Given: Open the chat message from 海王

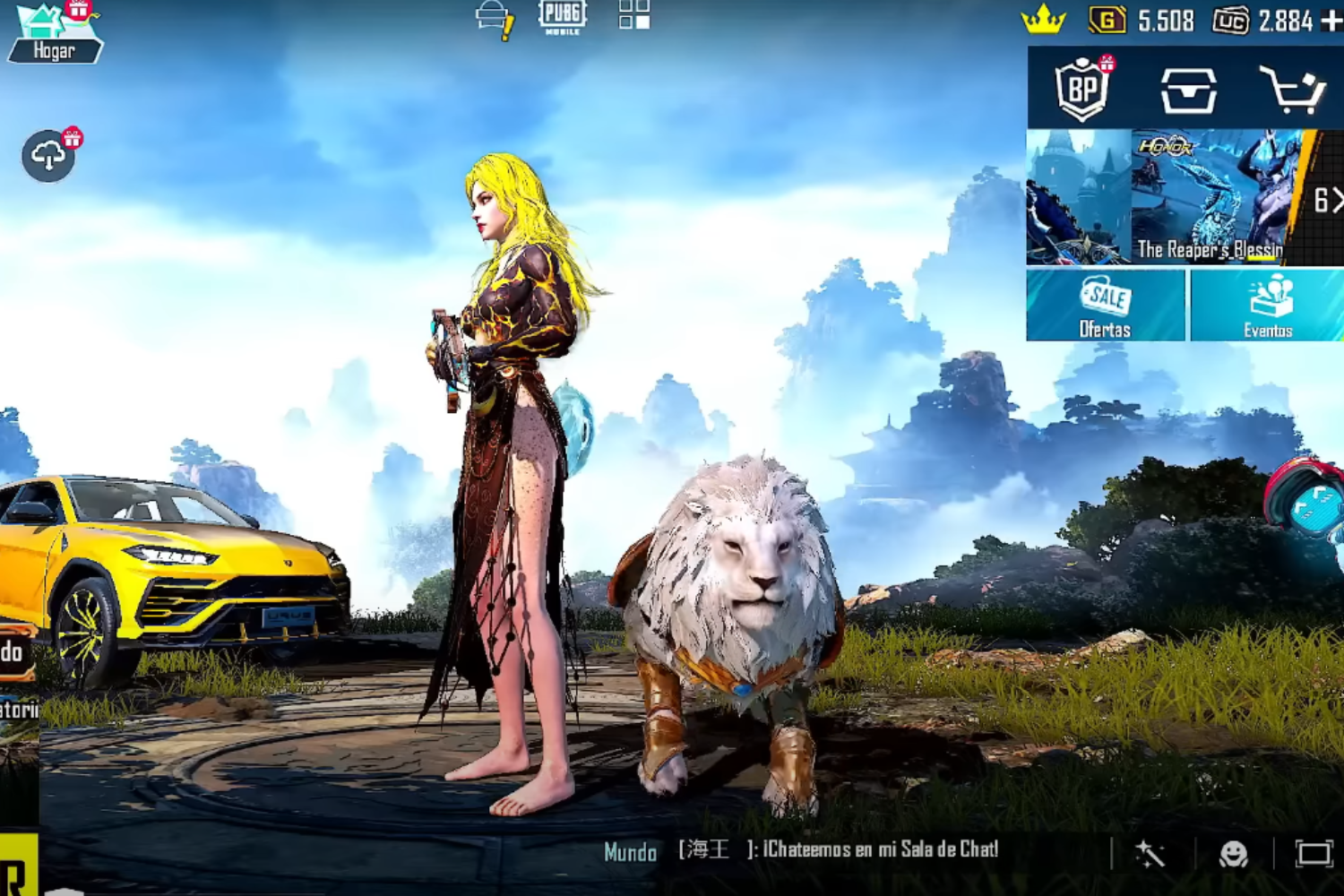Looking at the screenshot, I should click(838, 853).
